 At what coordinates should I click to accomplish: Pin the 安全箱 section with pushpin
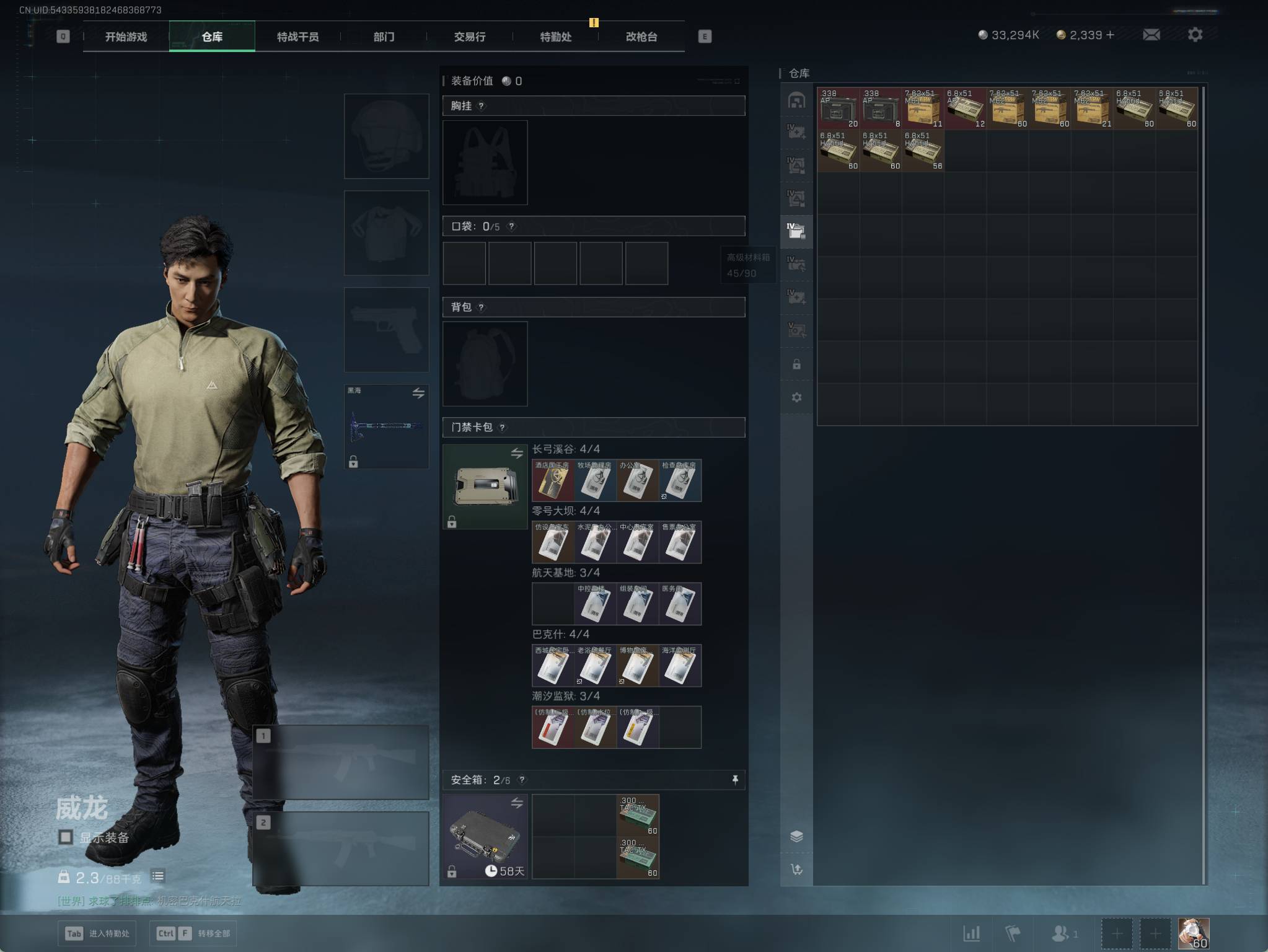click(735, 780)
